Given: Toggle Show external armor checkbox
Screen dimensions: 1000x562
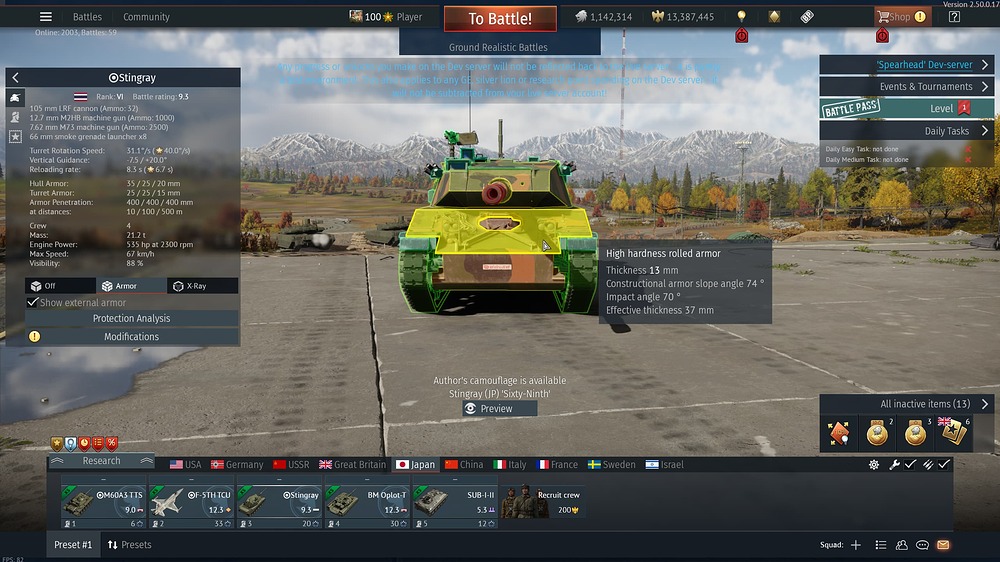Looking at the screenshot, I should coord(33,303).
